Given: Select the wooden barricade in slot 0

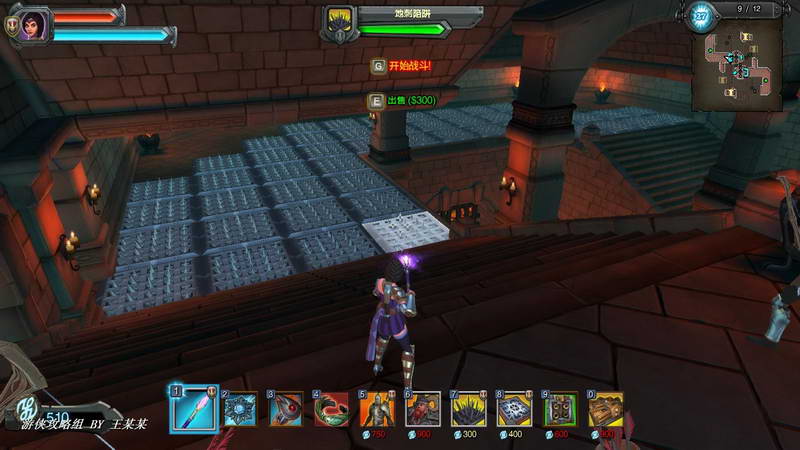Looking at the screenshot, I should [x=607, y=409].
